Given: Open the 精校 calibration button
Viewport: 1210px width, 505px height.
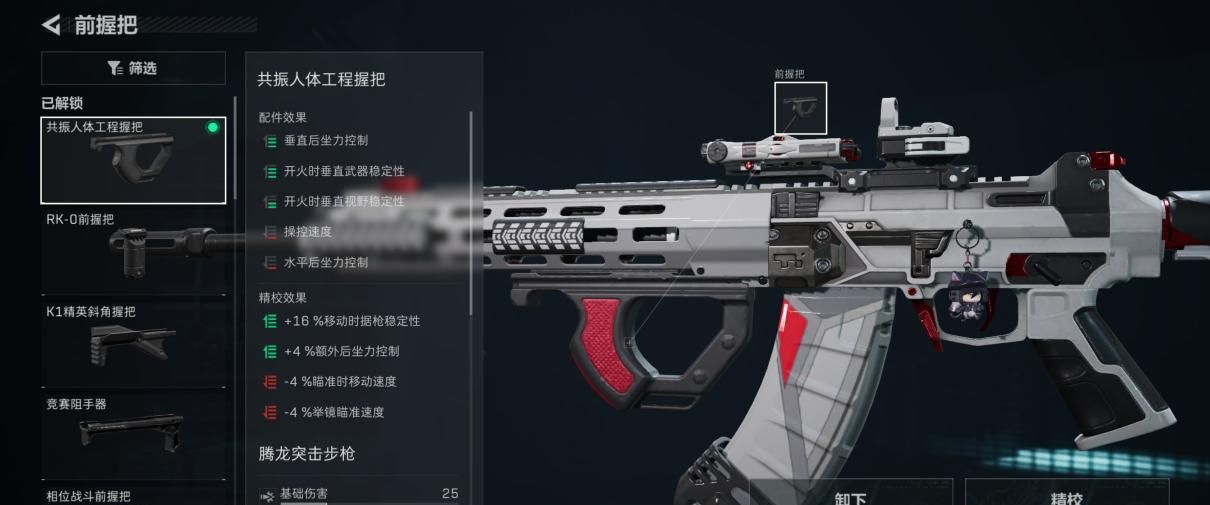Looking at the screenshot, I should pyautogui.click(x=1066, y=496).
